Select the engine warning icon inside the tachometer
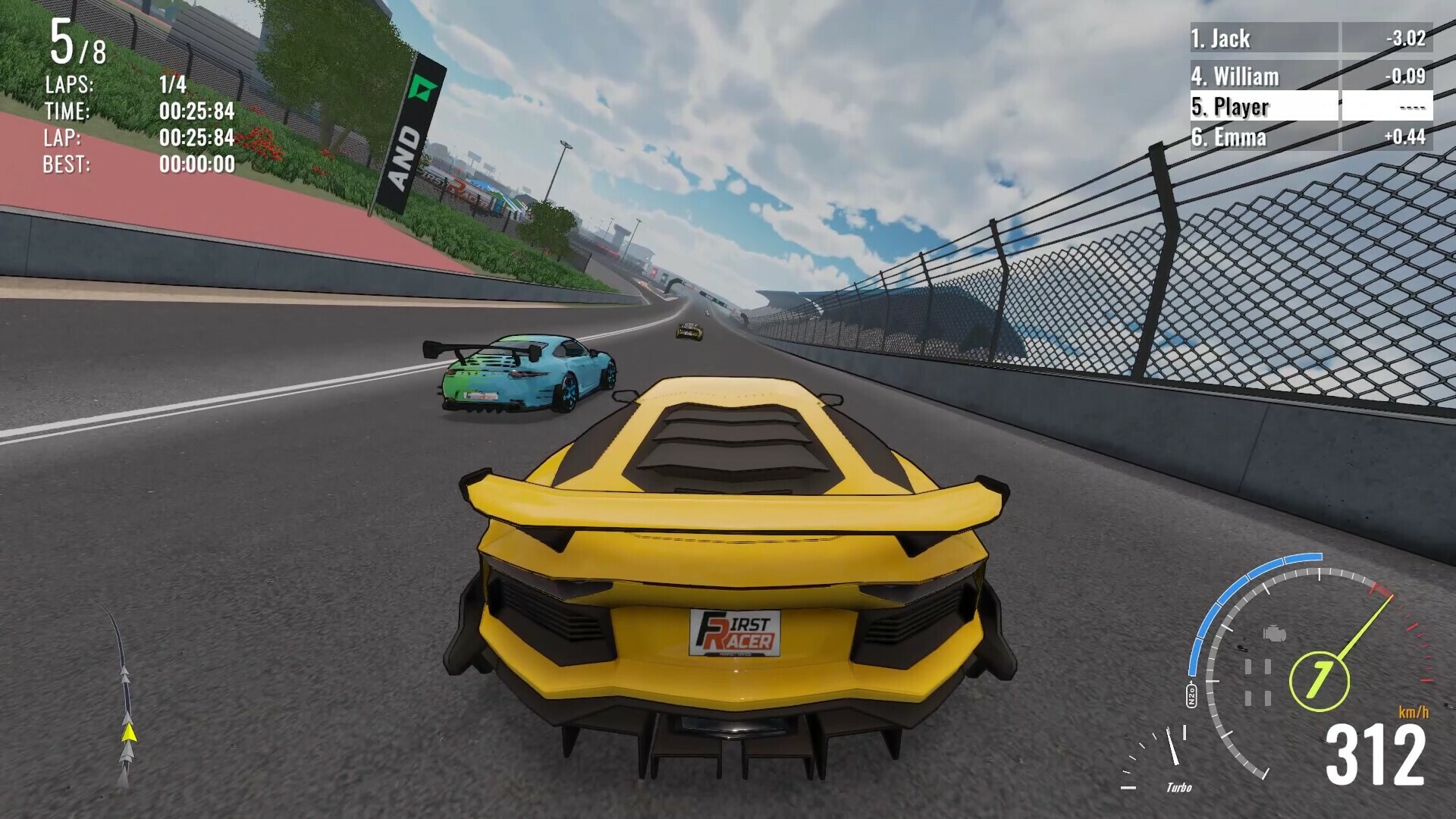Screen dimensions: 1456x819 [x=1275, y=634]
